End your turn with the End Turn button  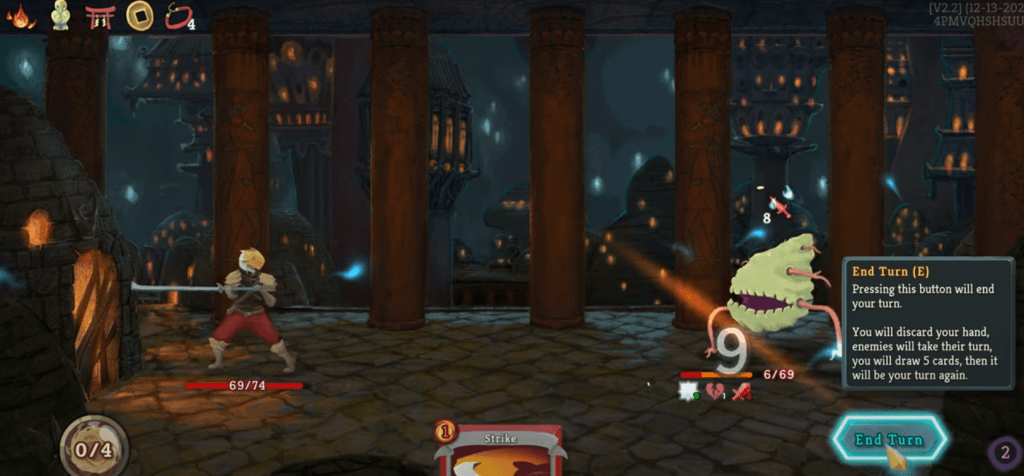coord(889,440)
